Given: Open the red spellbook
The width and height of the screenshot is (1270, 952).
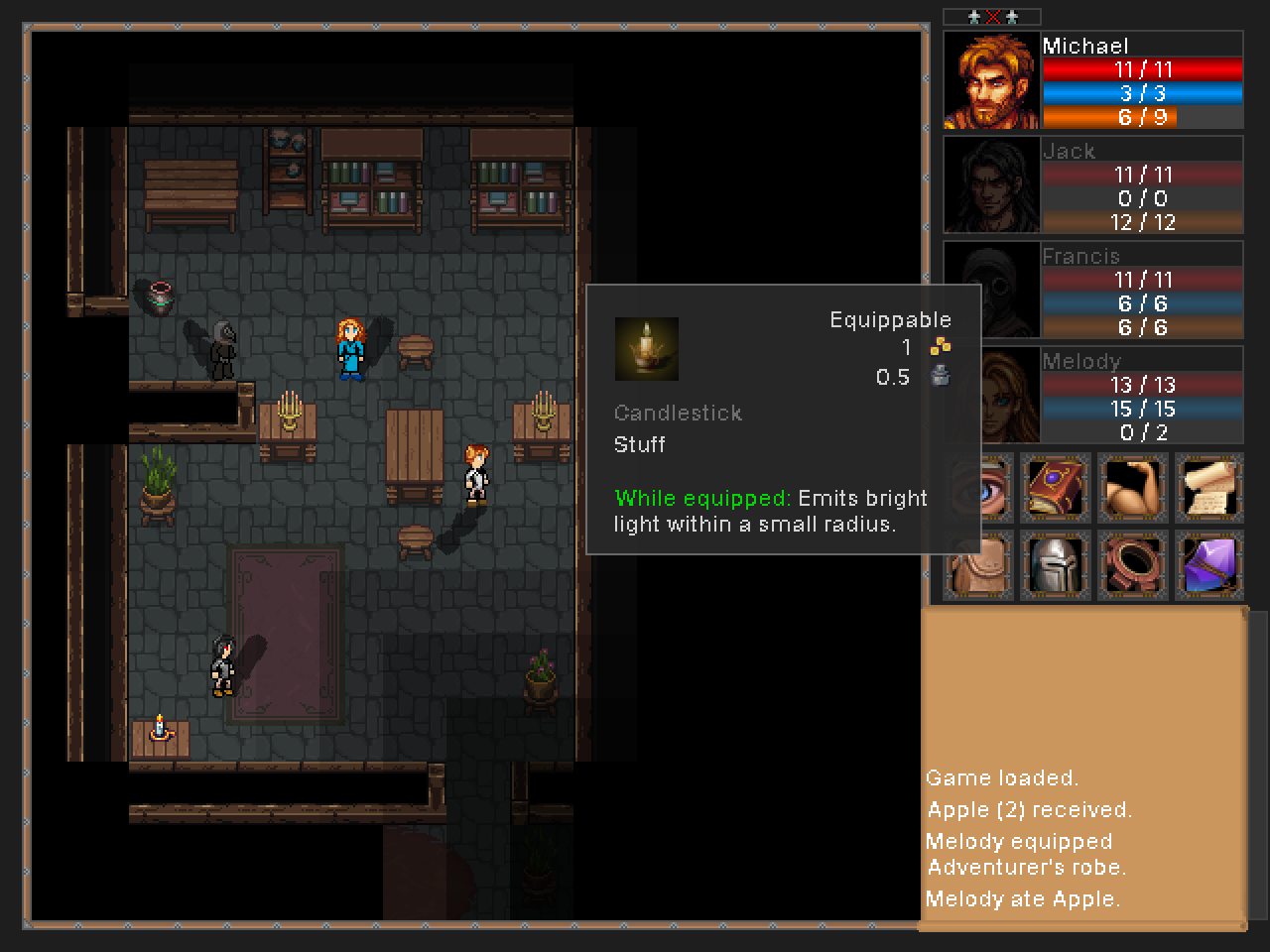Looking at the screenshot, I should [1056, 488].
